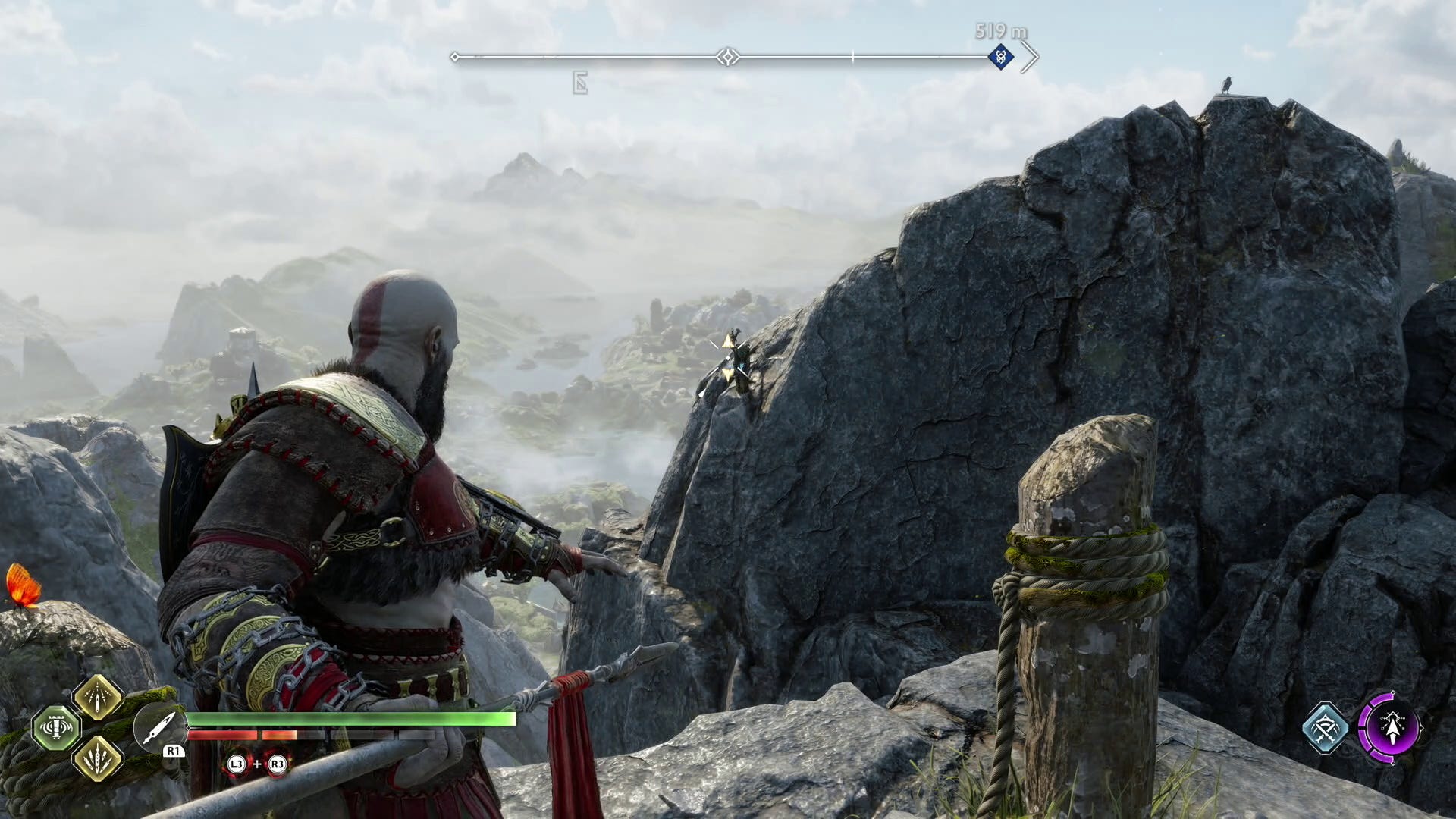Click the blue quest objective diamond on the compass
The width and height of the screenshot is (1456, 819).
(1003, 55)
